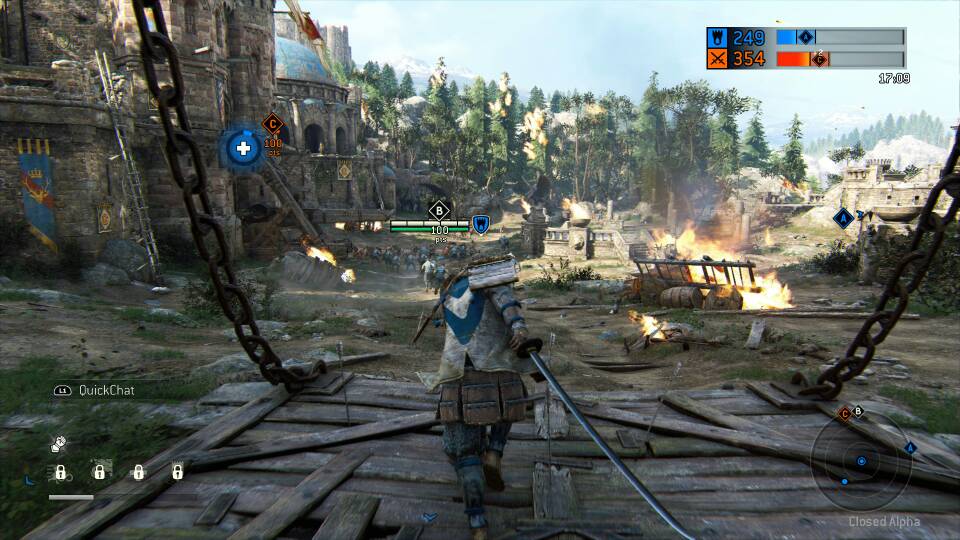Image resolution: width=960 pixels, height=540 pixels.
Task: Click zone A diamond on the minimap edge
Action: pyautogui.click(x=910, y=448)
